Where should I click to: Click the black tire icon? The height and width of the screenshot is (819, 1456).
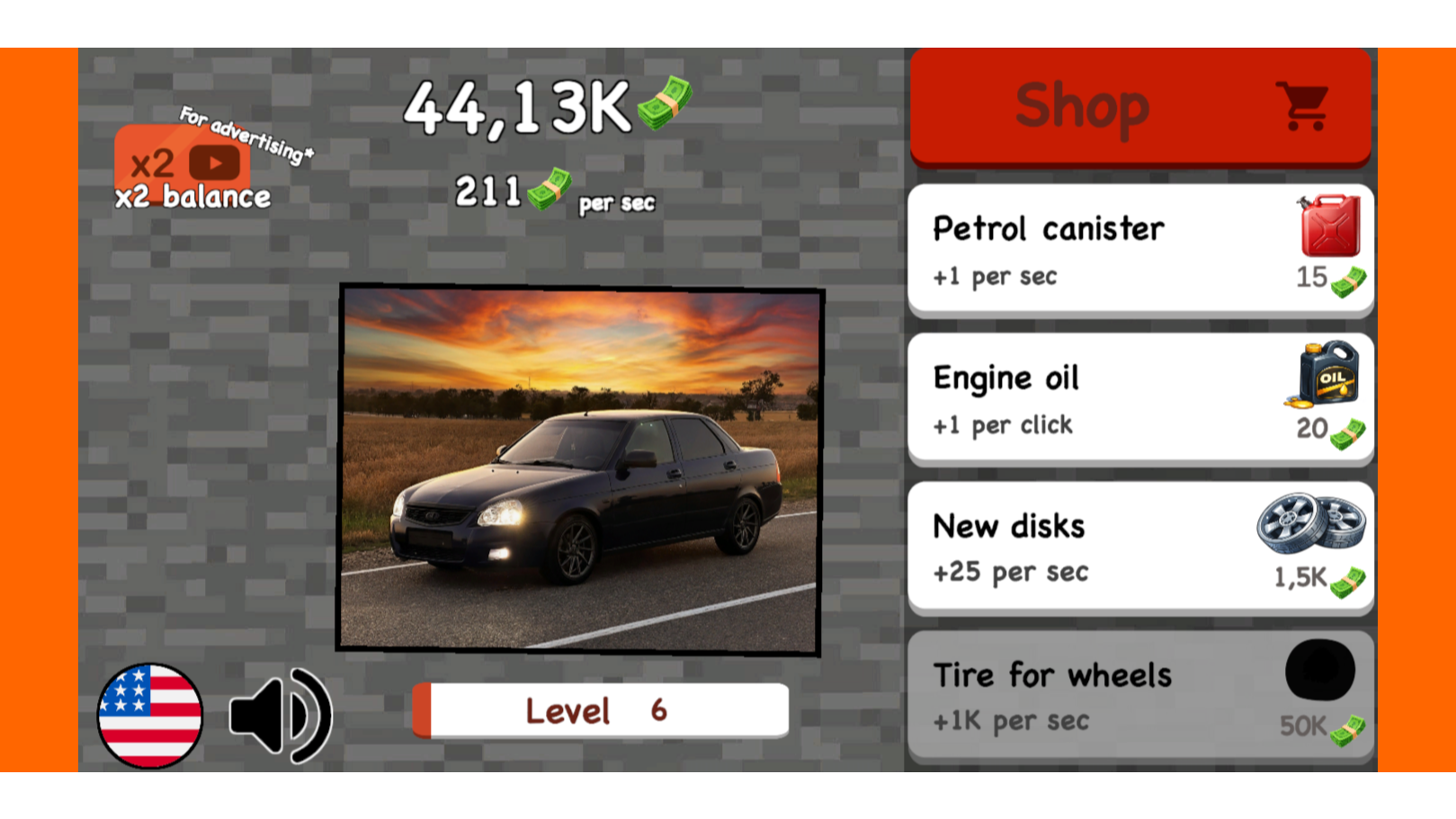pos(1320,670)
